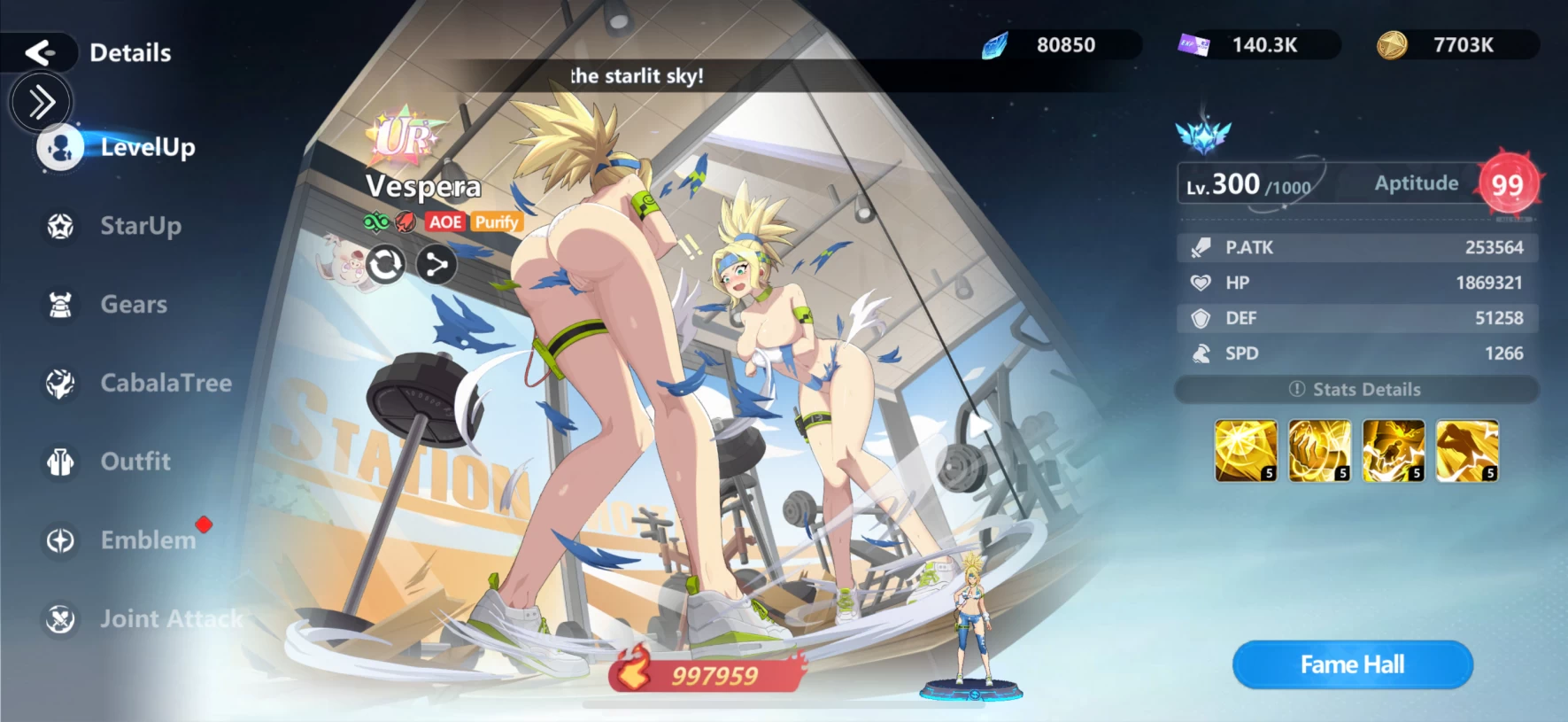The image size is (1568, 722).
Task: Click the circular swap-arrows icon under Vespera
Action: 385,264
